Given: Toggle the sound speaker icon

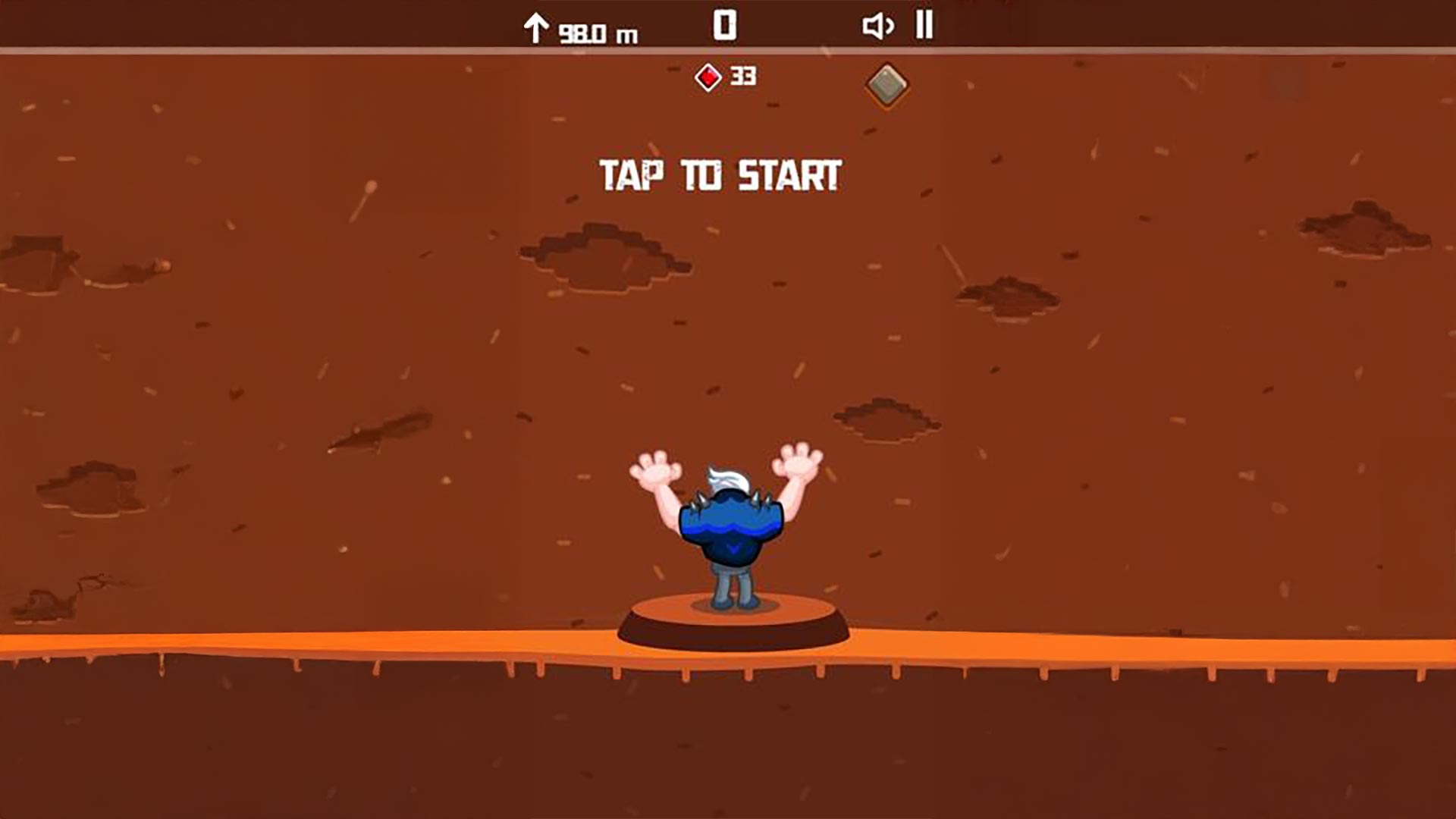Looking at the screenshot, I should [x=877, y=27].
